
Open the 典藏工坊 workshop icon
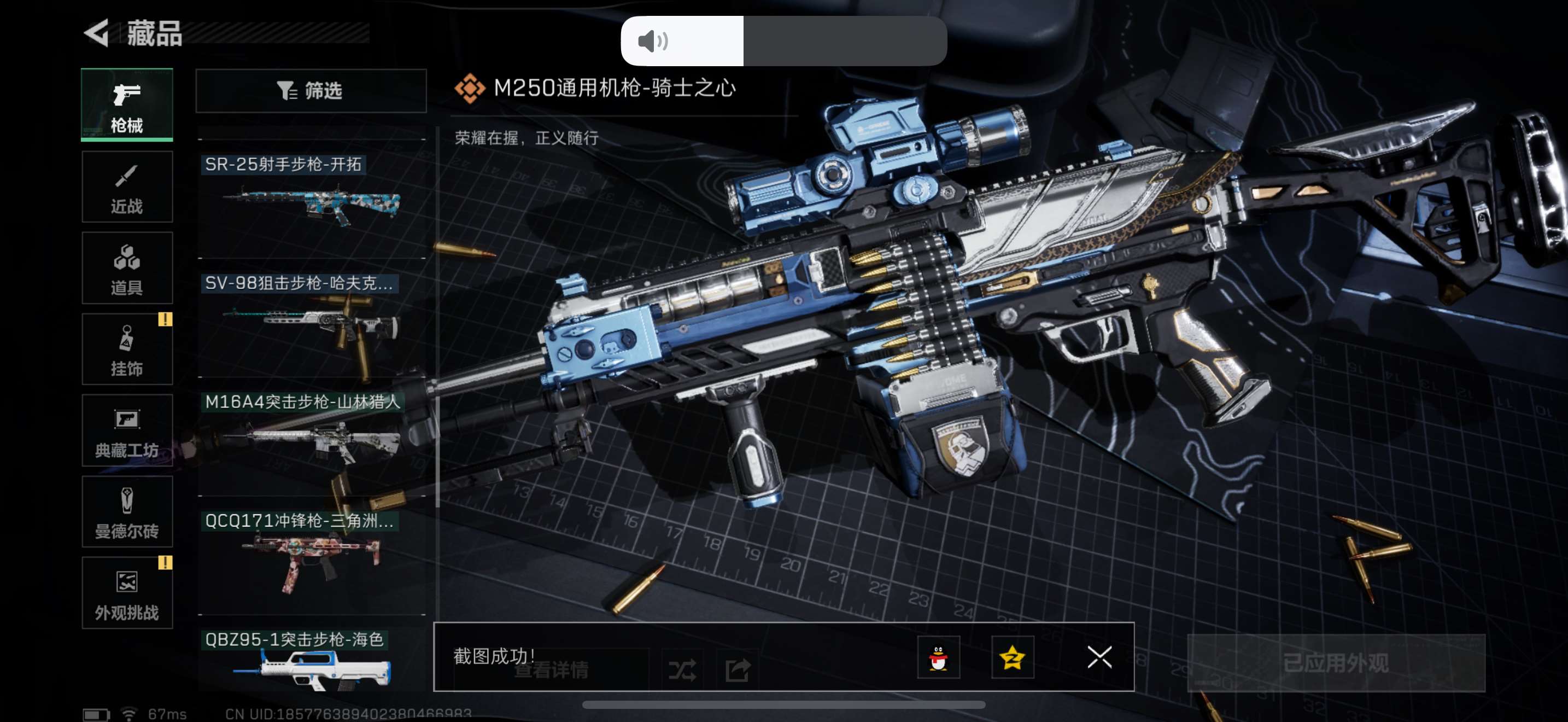click(127, 431)
